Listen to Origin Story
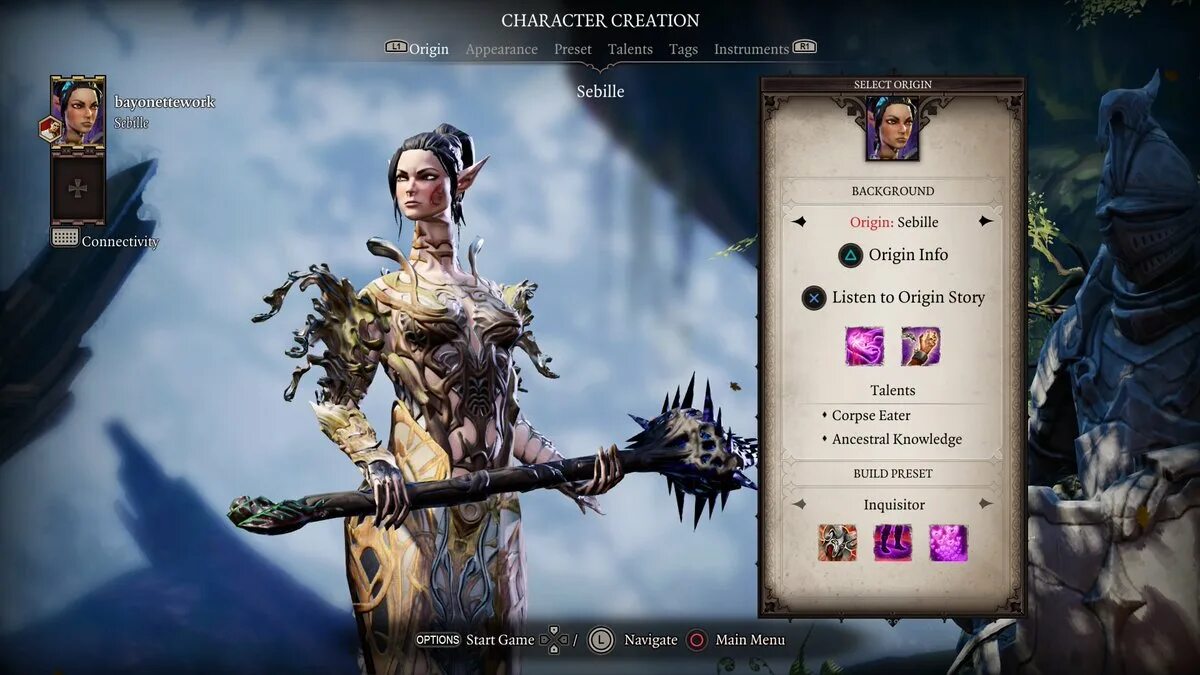The height and width of the screenshot is (675, 1200). coord(893,297)
